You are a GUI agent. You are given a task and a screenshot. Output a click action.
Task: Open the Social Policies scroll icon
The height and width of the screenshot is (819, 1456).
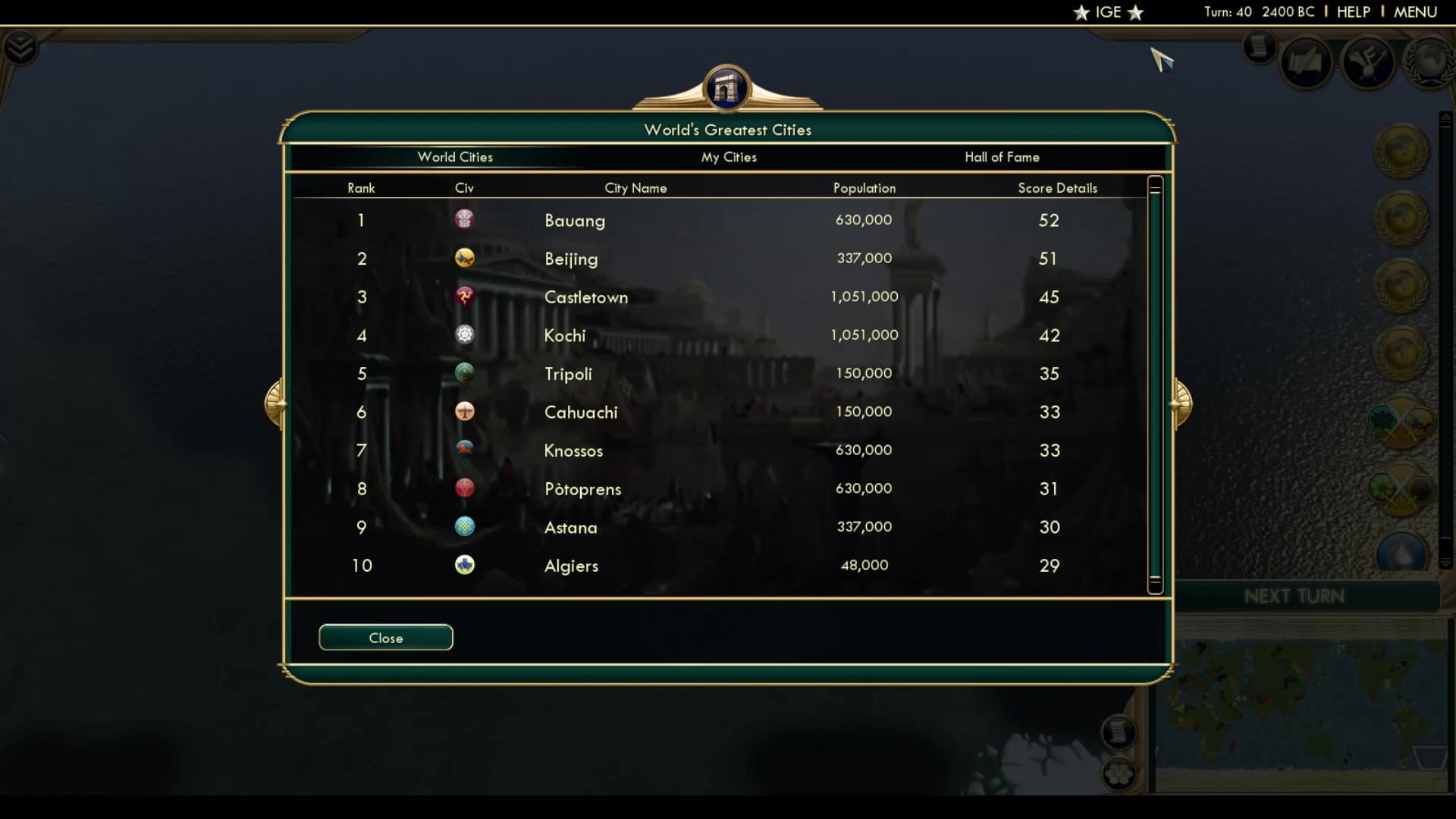coord(1307,61)
